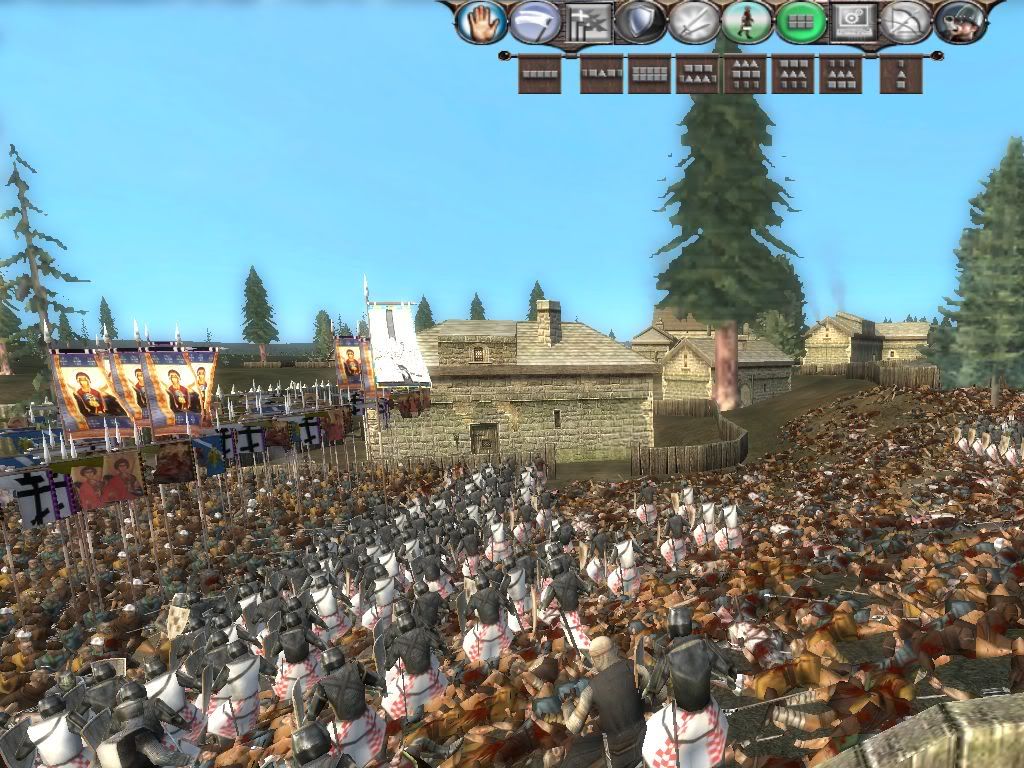Screen dimensions: 1024x768
Task: Toggle the bow fire-at-will icon
Action: tap(906, 22)
